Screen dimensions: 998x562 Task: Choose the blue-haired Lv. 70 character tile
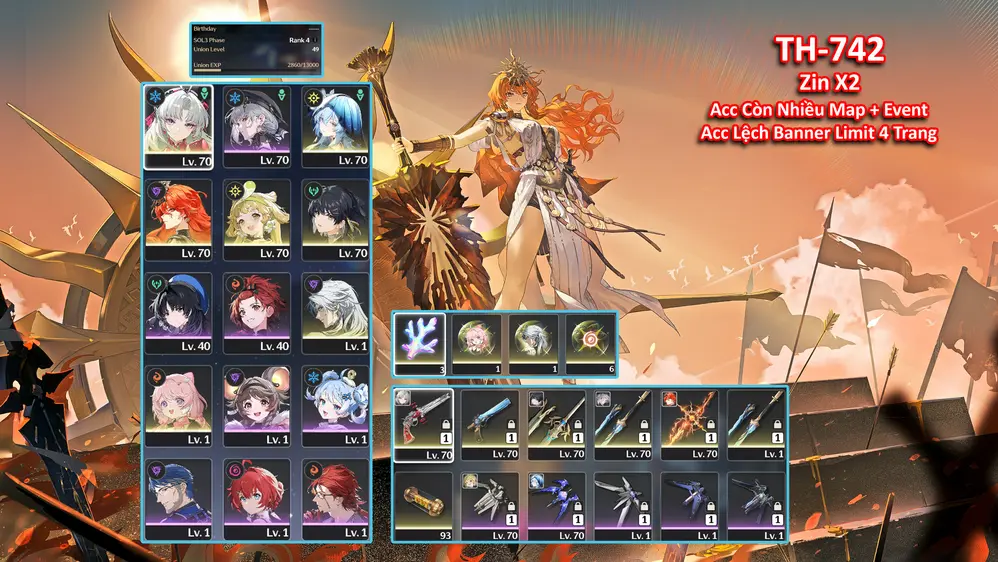tap(335, 126)
